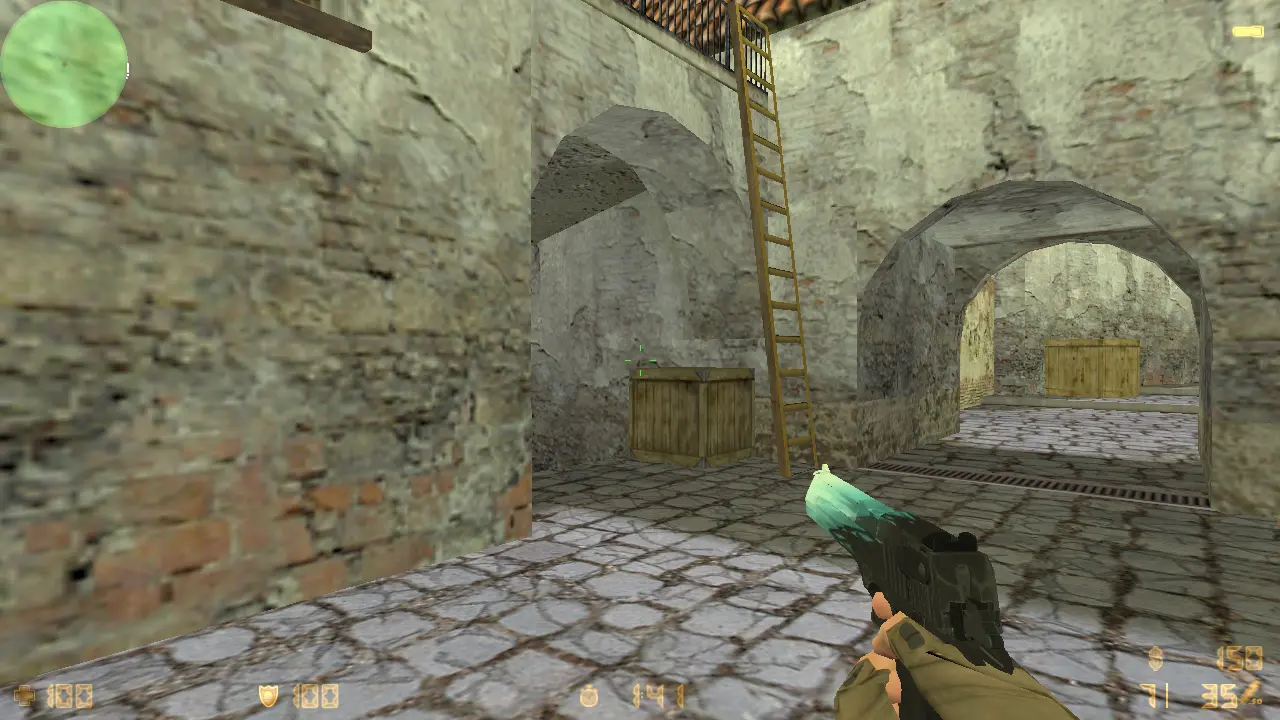The image size is (1280, 720).
Task: Click the .50 caliber ammo label
Action: tap(1257, 701)
